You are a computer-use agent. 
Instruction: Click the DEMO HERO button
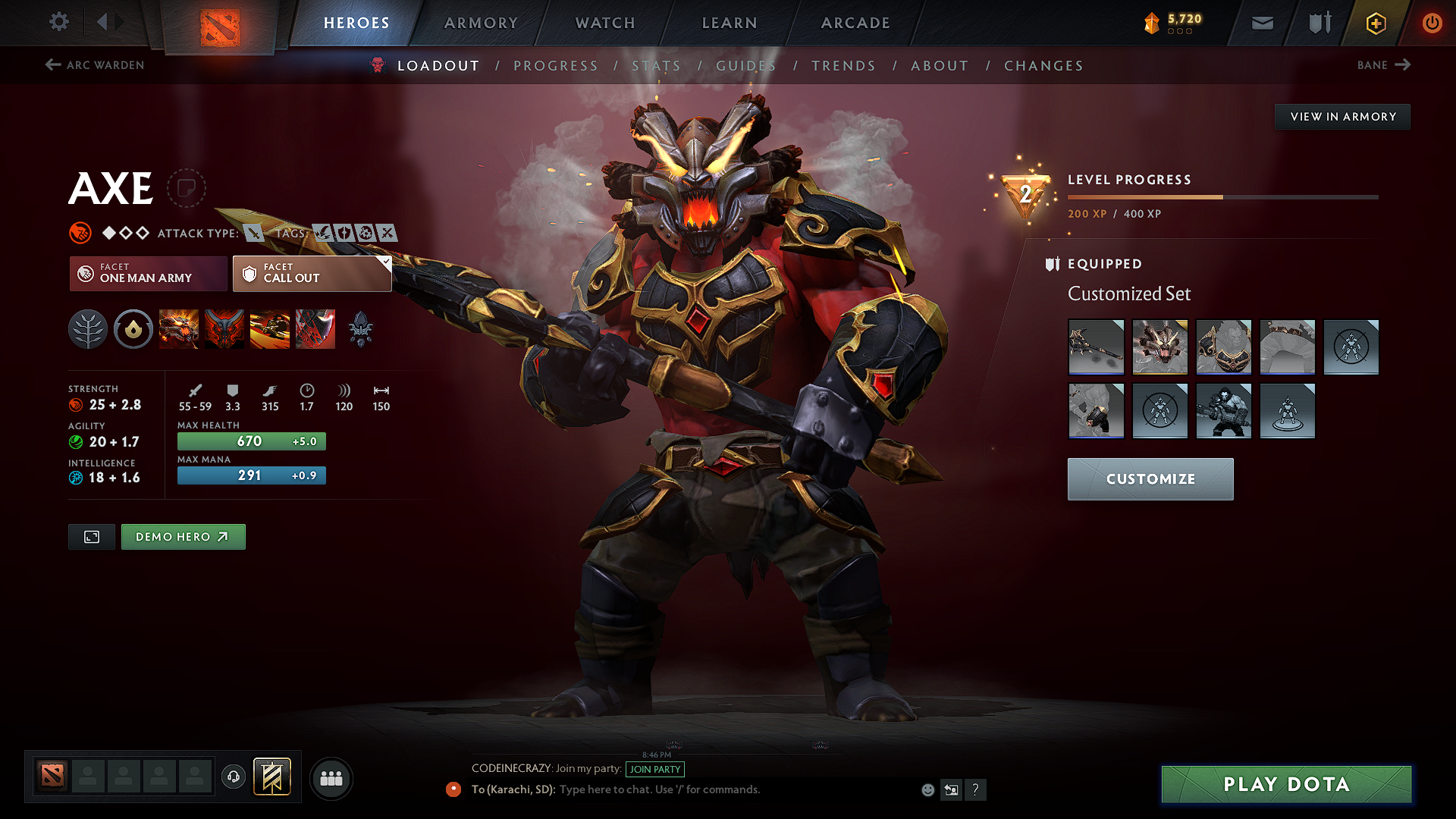(183, 536)
